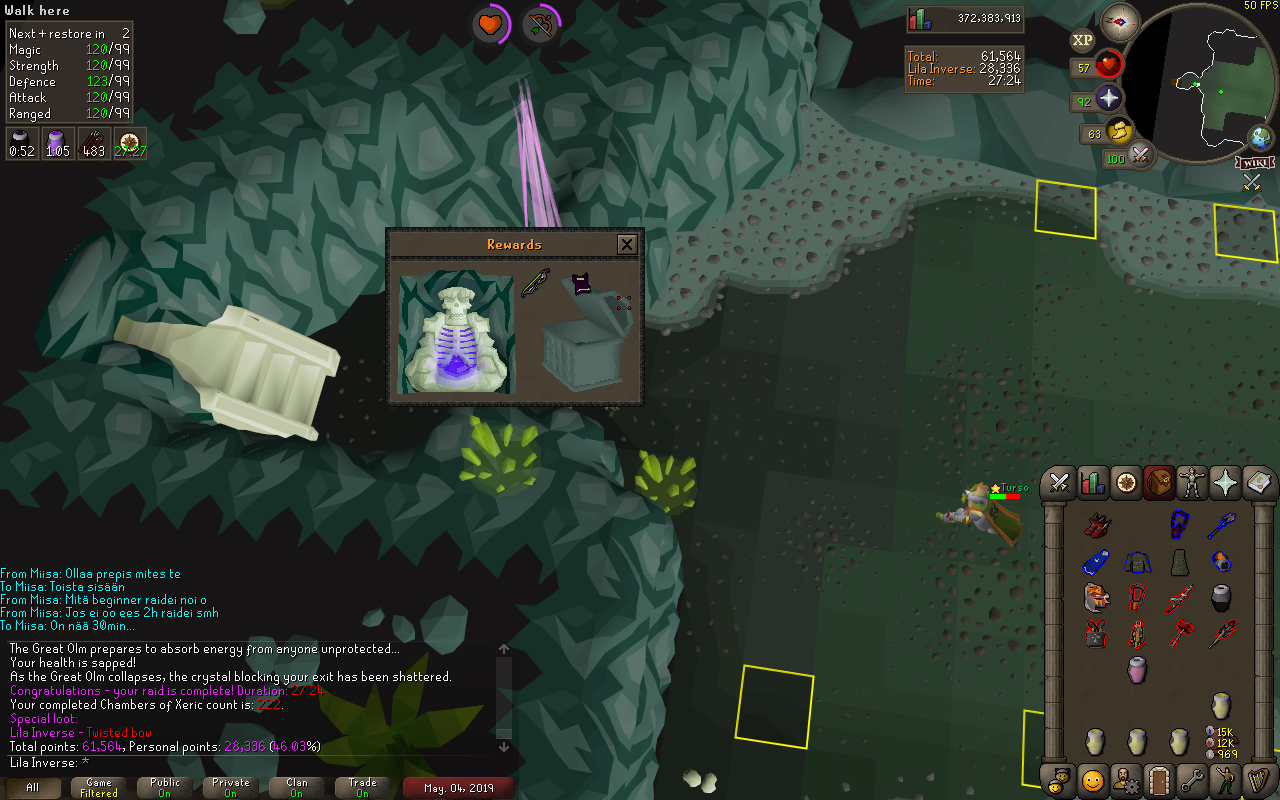Open the Settings wrench tab
Image resolution: width=1280 pixels, height=800 pixels.
pos(1192,779)
